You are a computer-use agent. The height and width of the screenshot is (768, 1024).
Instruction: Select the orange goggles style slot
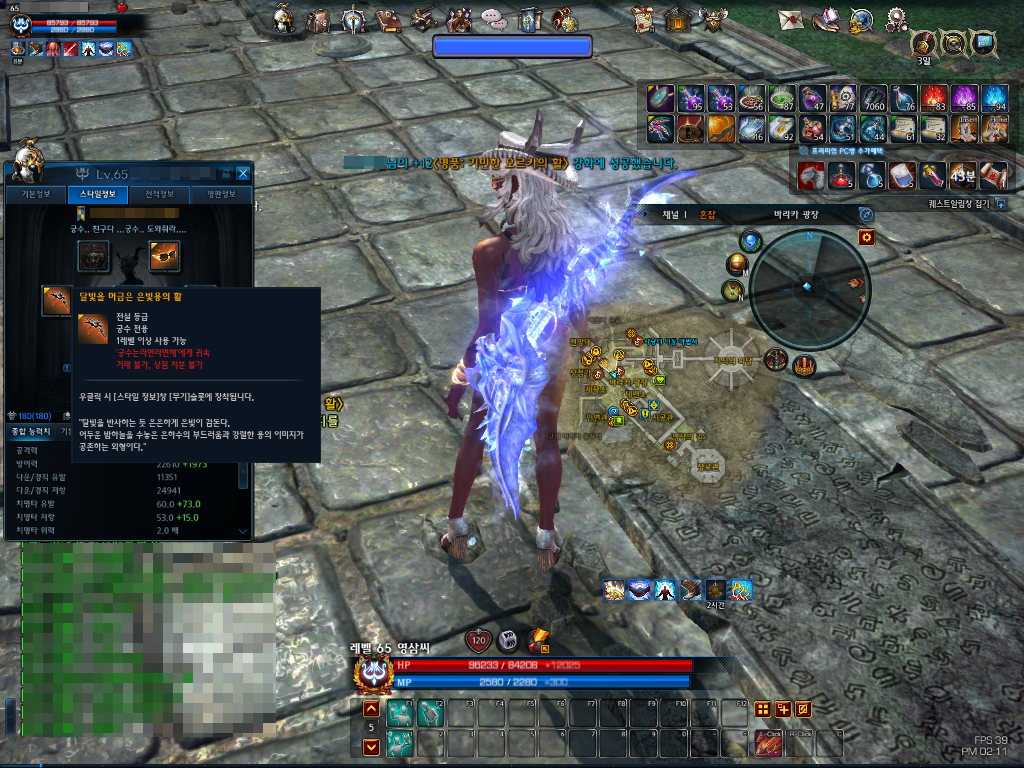163,257
